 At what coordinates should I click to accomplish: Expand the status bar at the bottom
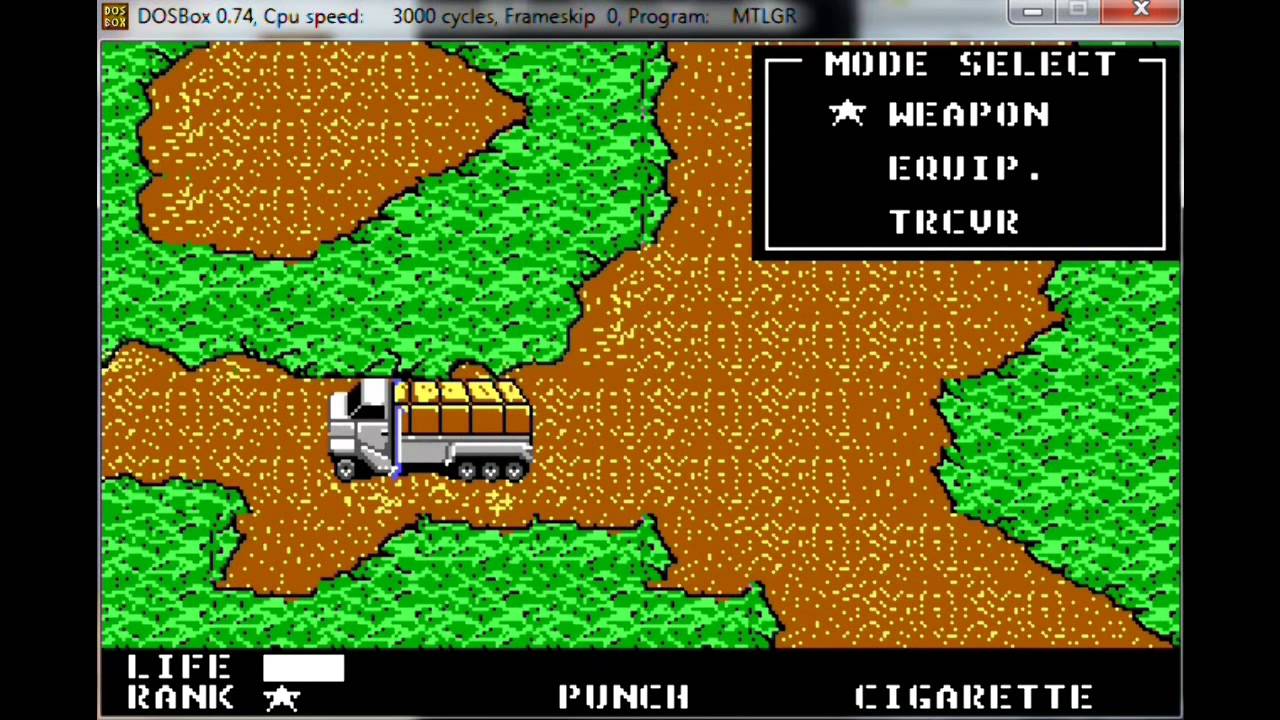click(640, 685)
